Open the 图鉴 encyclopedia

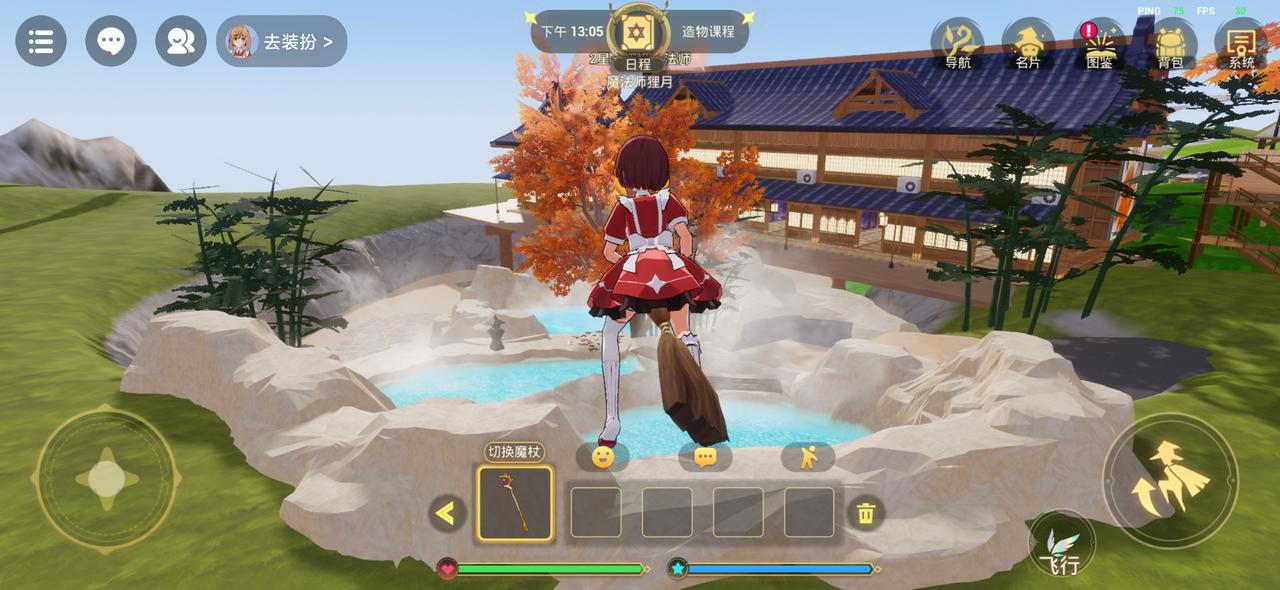point(1099,46)
